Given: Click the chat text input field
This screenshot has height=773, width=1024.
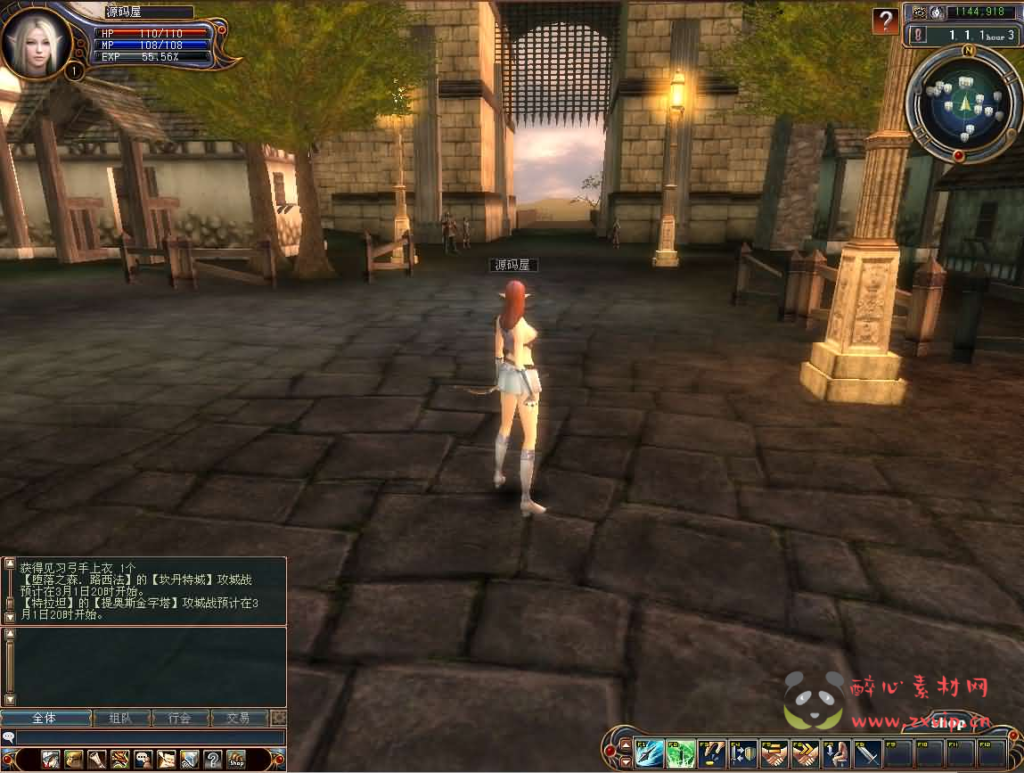Looking at the screenshot, I should [x=150, y=738].
